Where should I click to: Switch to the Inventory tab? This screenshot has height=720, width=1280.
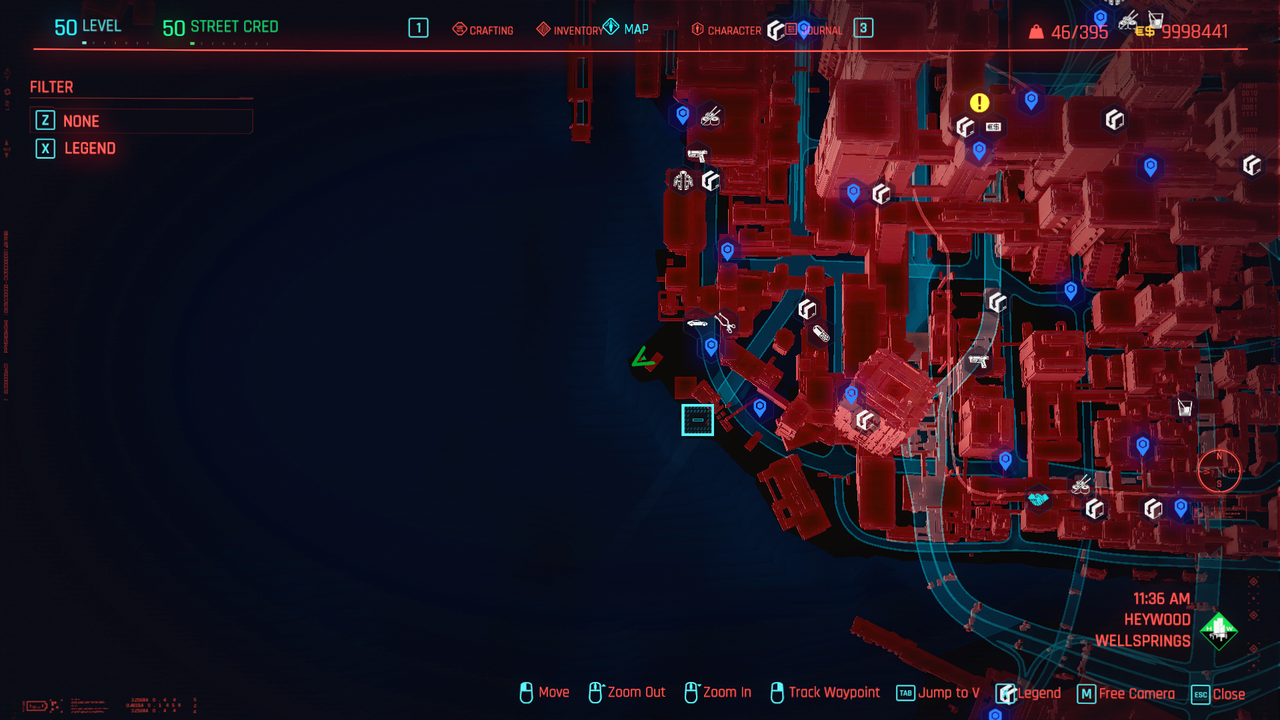570,30
